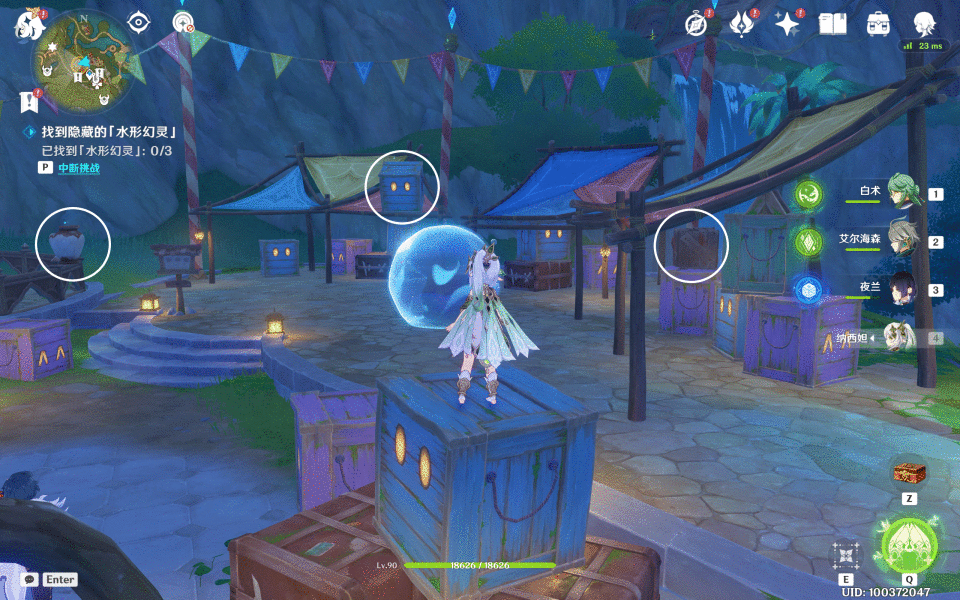The width and height of the screenshot is (960, 600).
Task: Select active character 纳西妲
Action: (903, 338)
